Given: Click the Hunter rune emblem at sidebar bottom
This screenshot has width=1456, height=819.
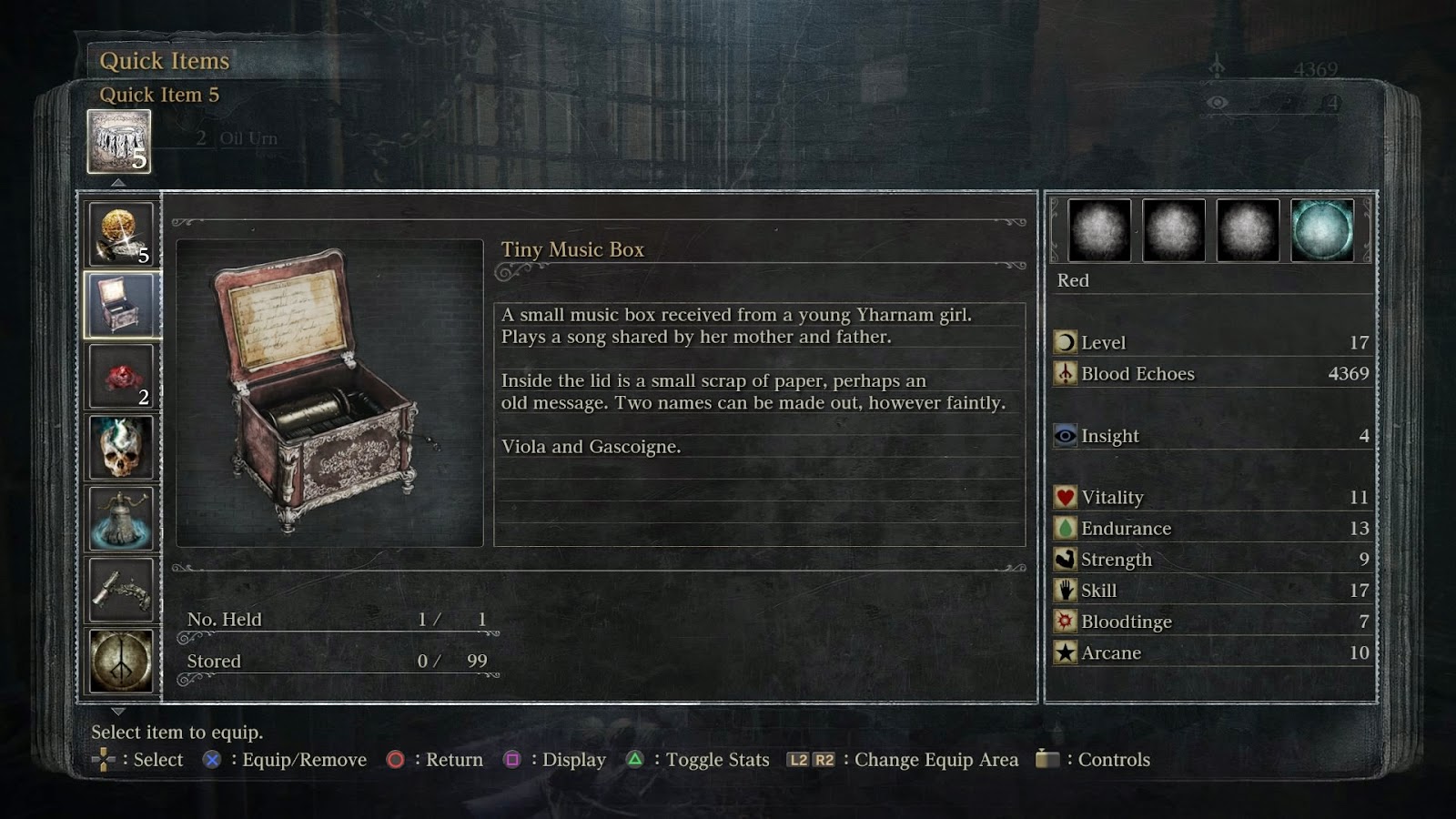Looking at the screenshot, I should [121, 658].
